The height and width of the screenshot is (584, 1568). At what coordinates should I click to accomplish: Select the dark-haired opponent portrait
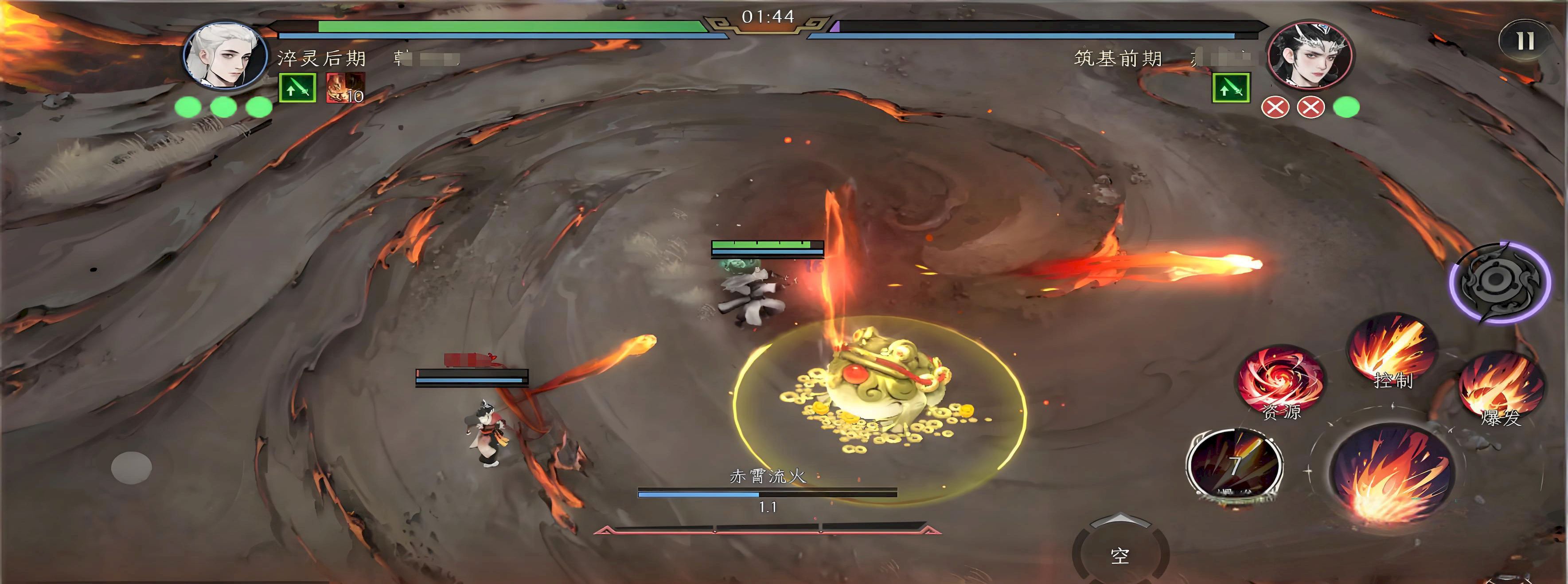point(1309,56)
